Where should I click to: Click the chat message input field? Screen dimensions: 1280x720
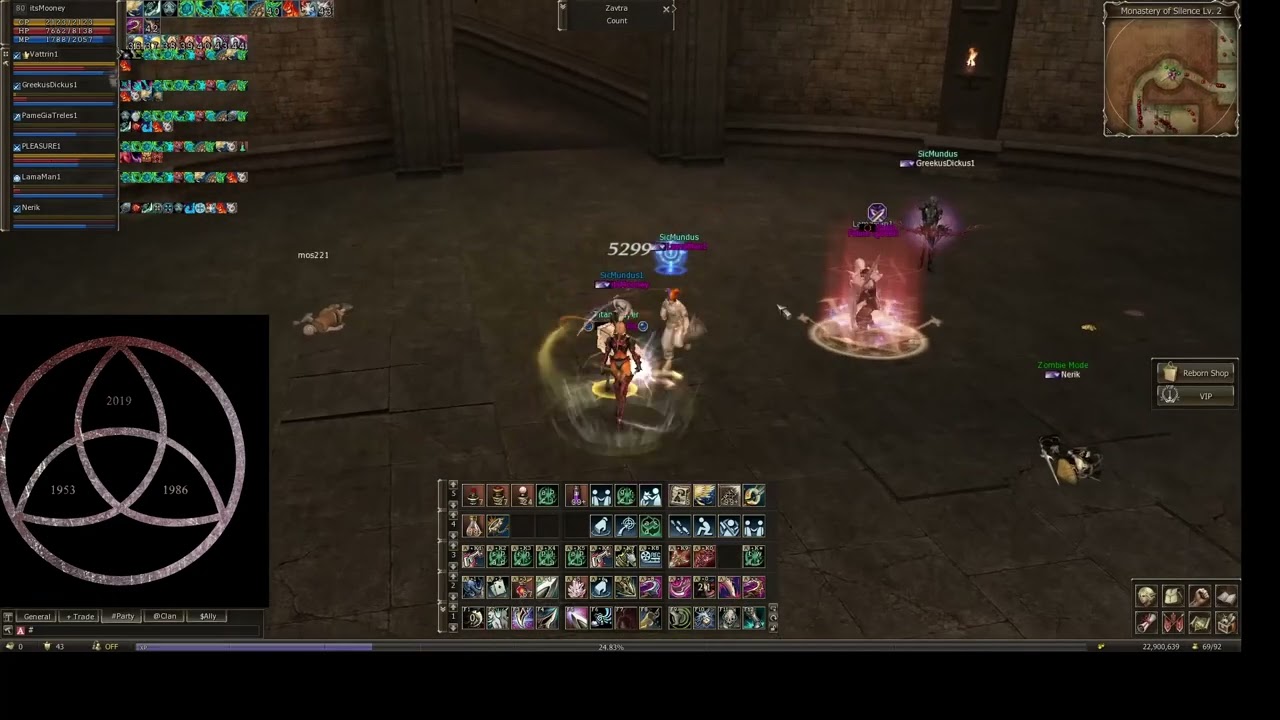tap(140, 630)
